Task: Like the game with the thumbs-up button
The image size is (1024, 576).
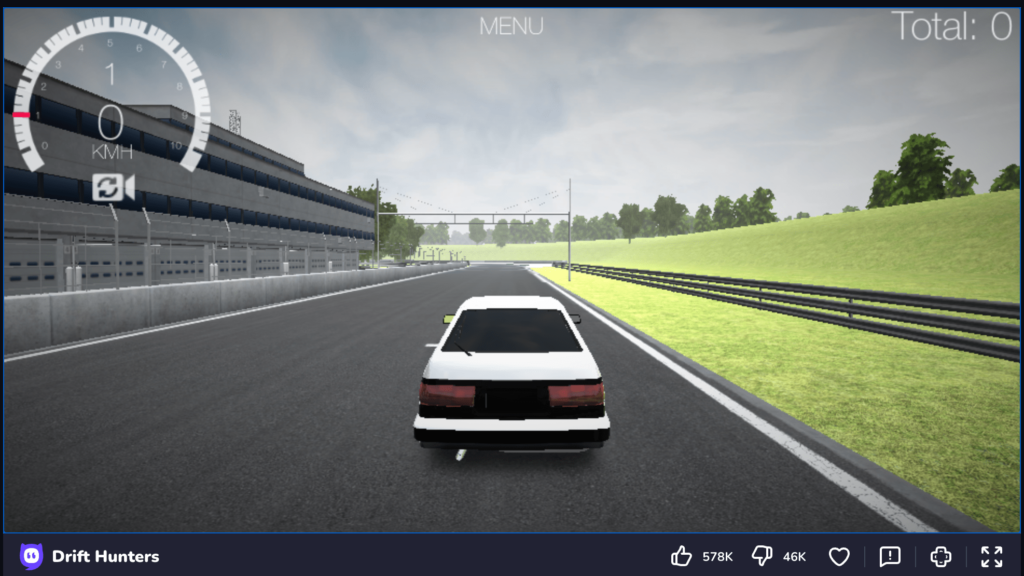Action: coord(682,556)
